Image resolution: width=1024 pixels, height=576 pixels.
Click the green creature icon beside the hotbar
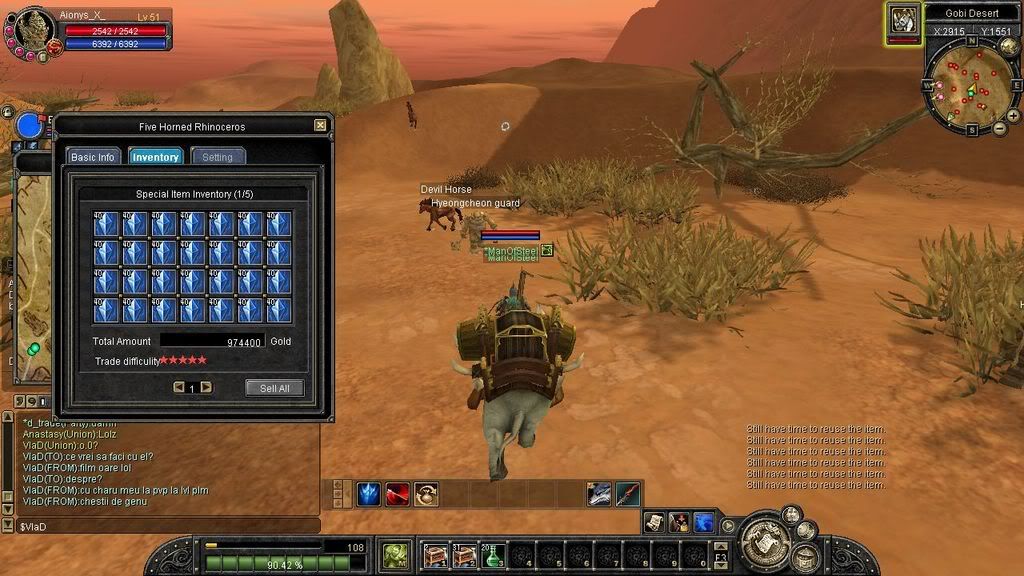click(x=395, y=555)
